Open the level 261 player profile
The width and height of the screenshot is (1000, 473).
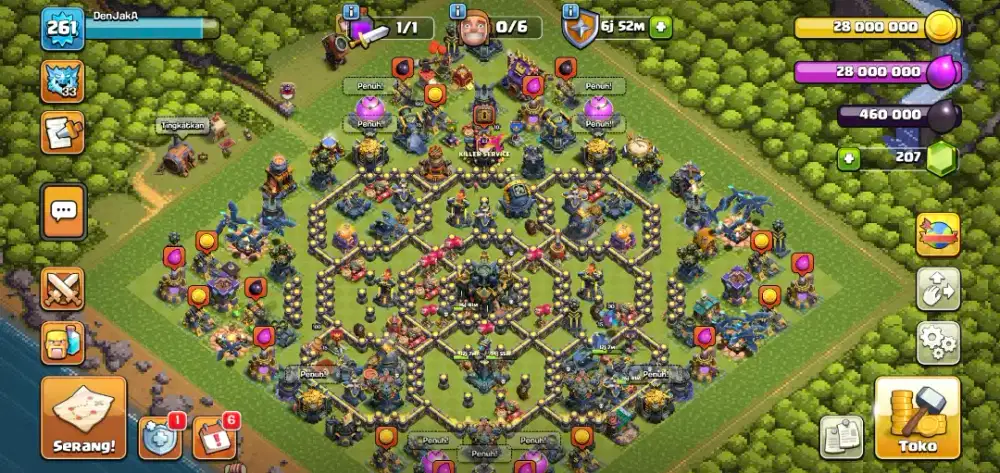click(61, 30)
